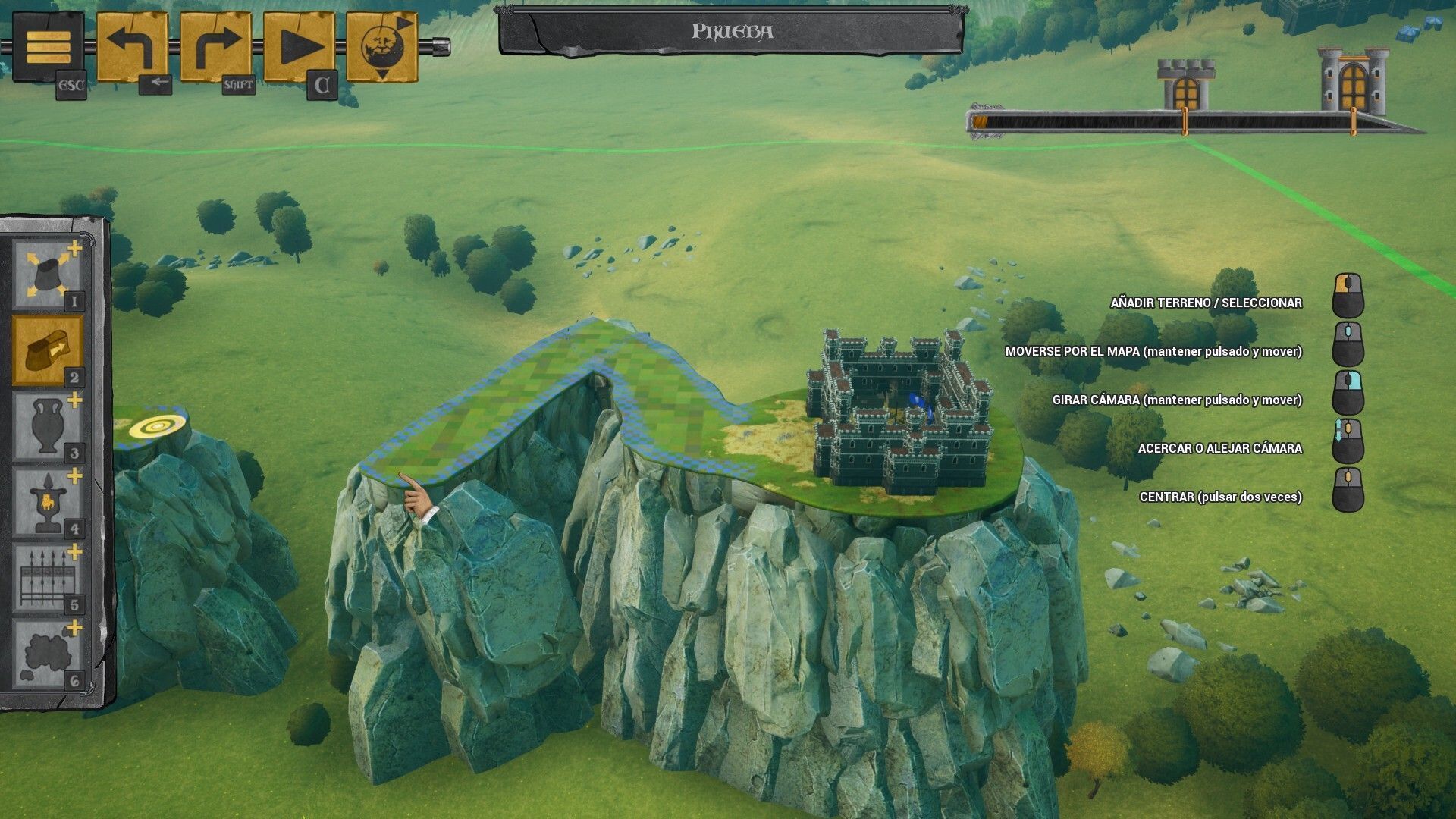This screenshot has width=1456, height=819.
Task: Select the rock with arrows terrain tool
Action: click(47, 275)
